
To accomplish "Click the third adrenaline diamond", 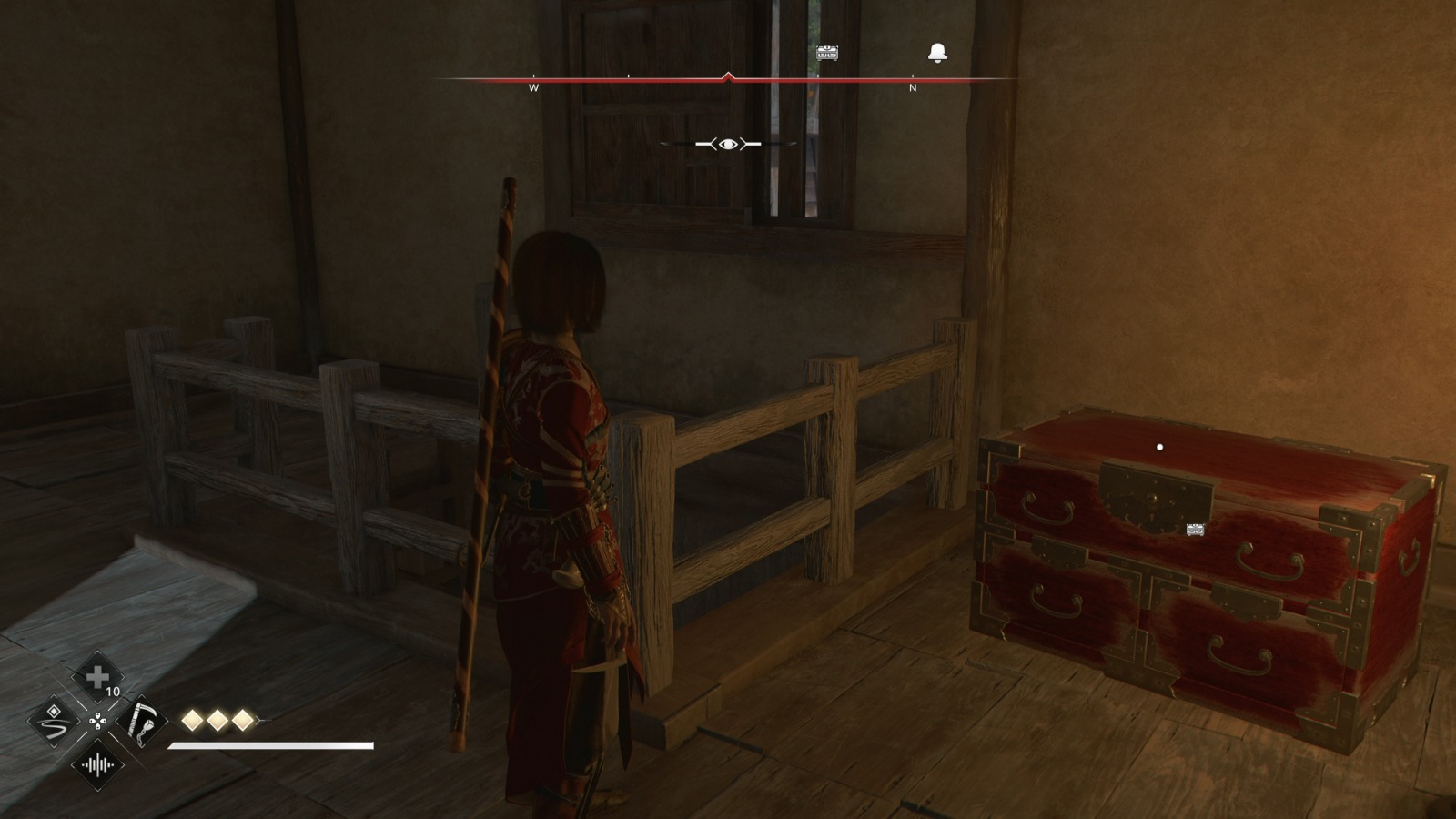I will [241, 720].
